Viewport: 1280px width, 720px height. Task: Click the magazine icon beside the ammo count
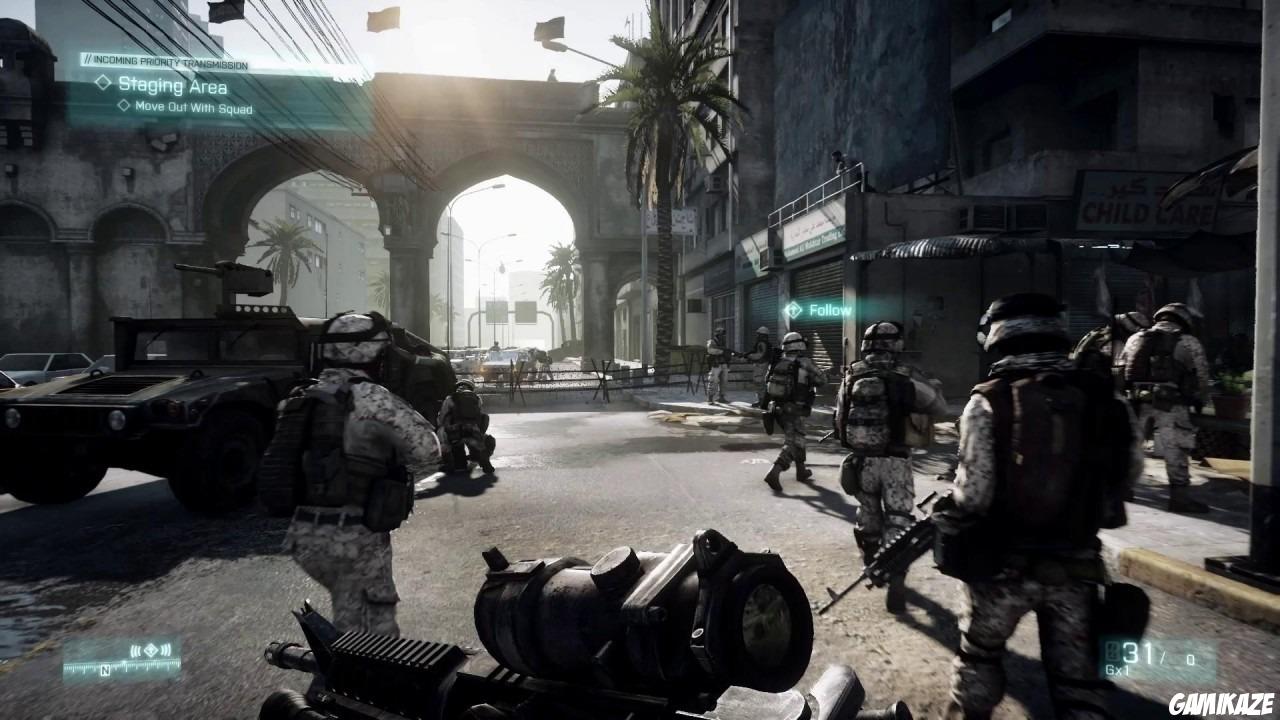[1112, 651]
